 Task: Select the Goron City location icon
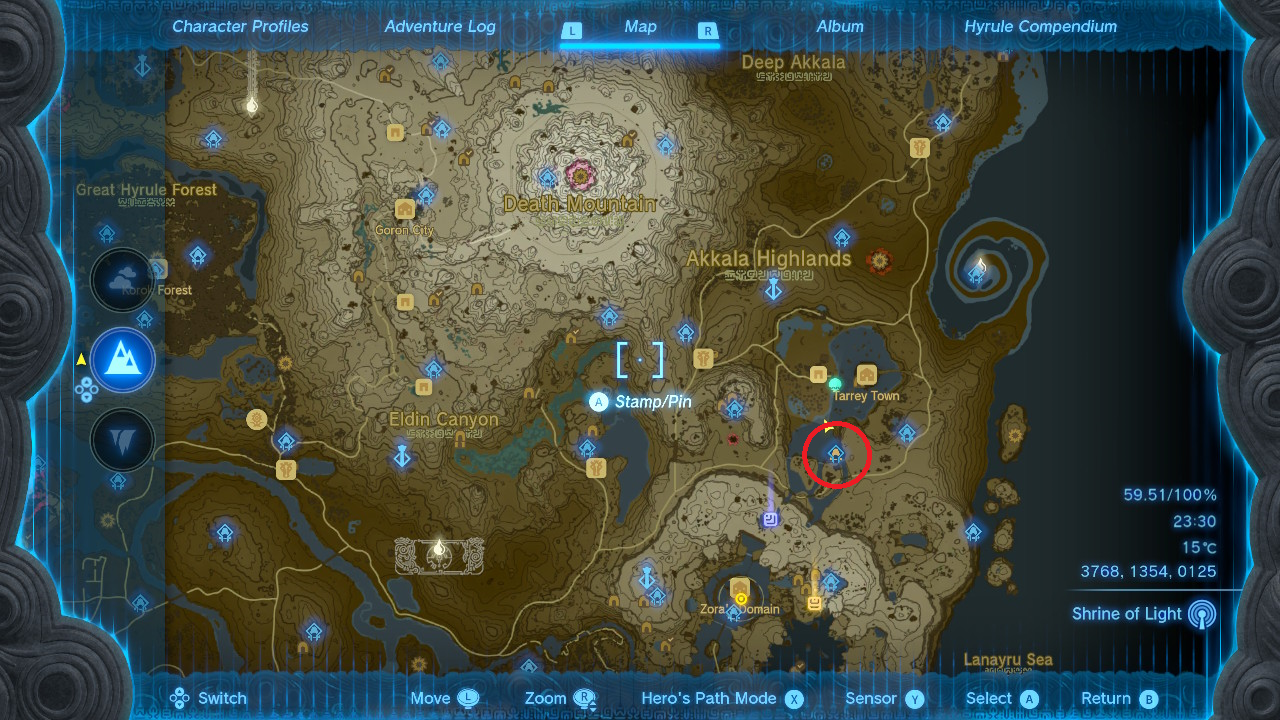click(x=405, y=209)
